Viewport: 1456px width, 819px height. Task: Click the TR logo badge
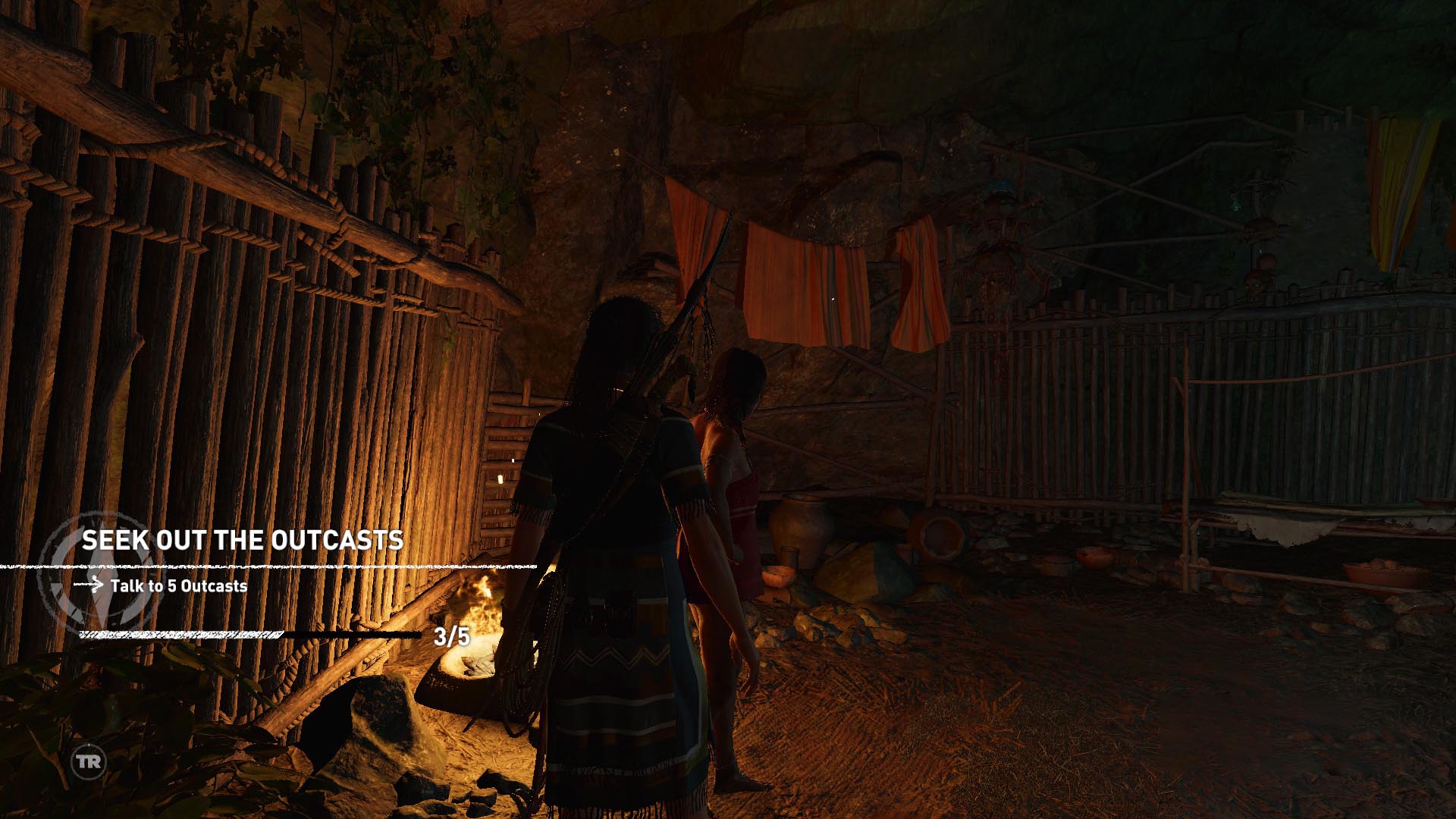pos(88,762)
